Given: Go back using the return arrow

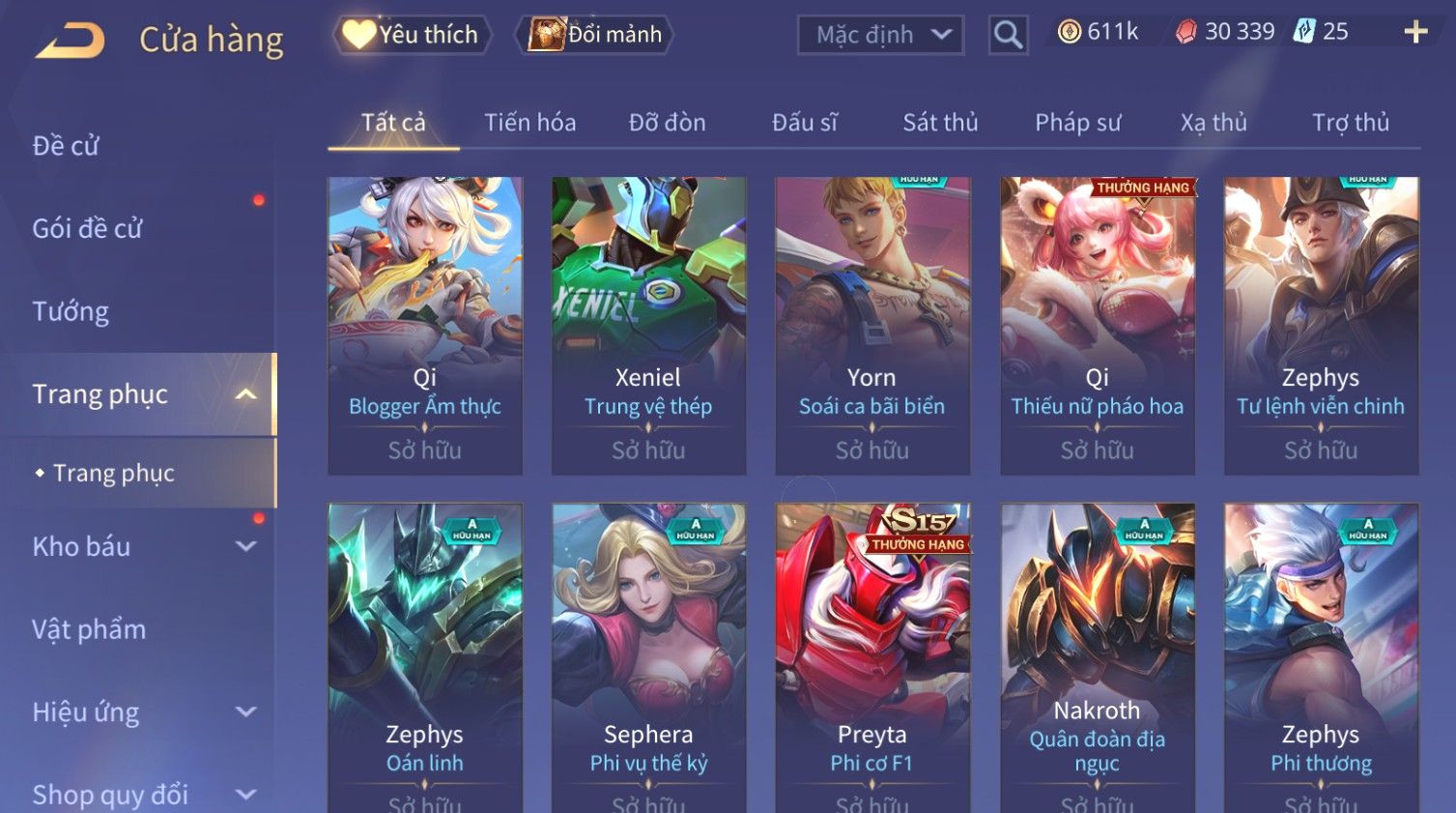Looking at the screenshot, I should point(71,41).
